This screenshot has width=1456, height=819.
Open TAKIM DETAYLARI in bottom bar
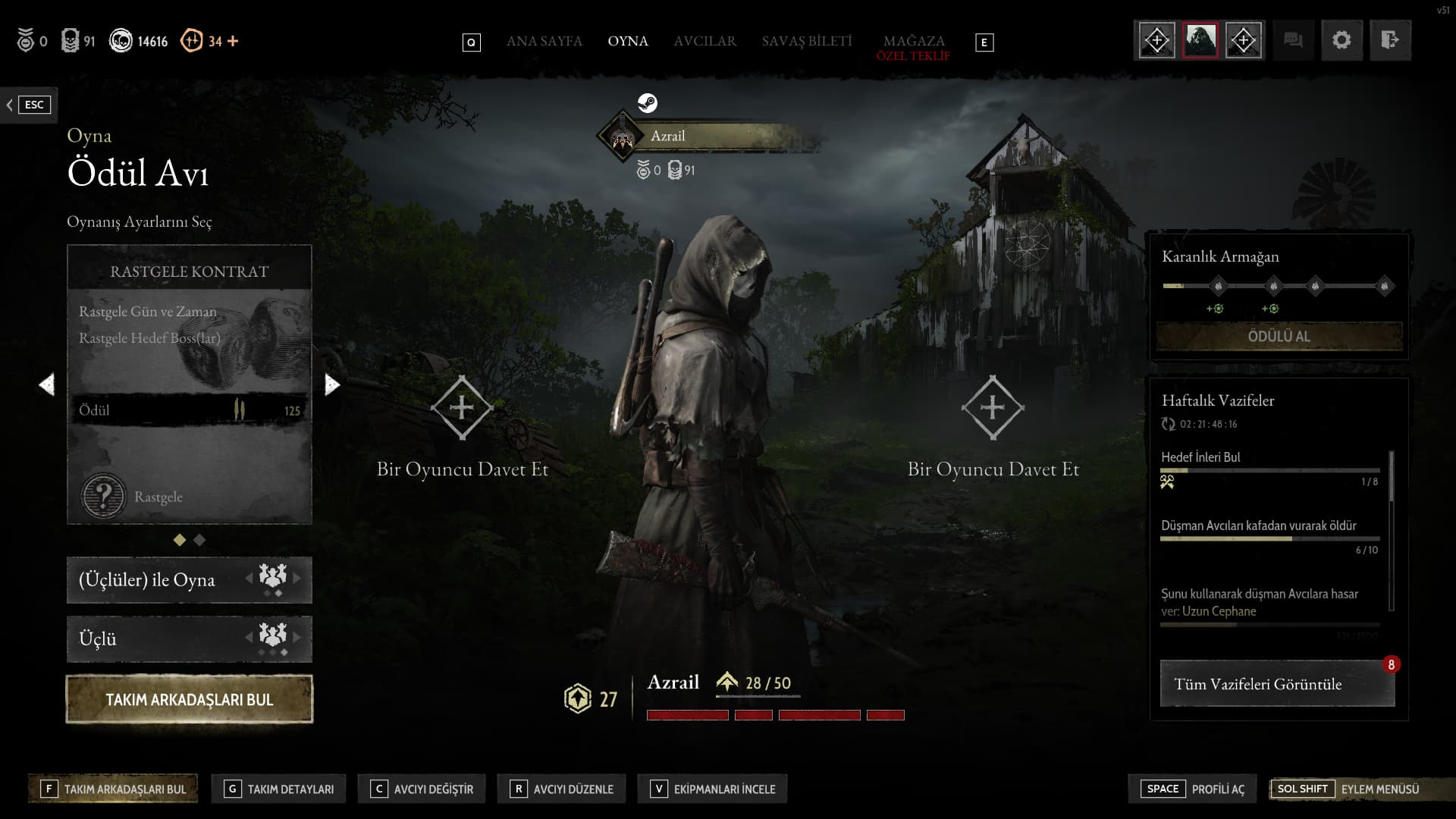(279, 789)
